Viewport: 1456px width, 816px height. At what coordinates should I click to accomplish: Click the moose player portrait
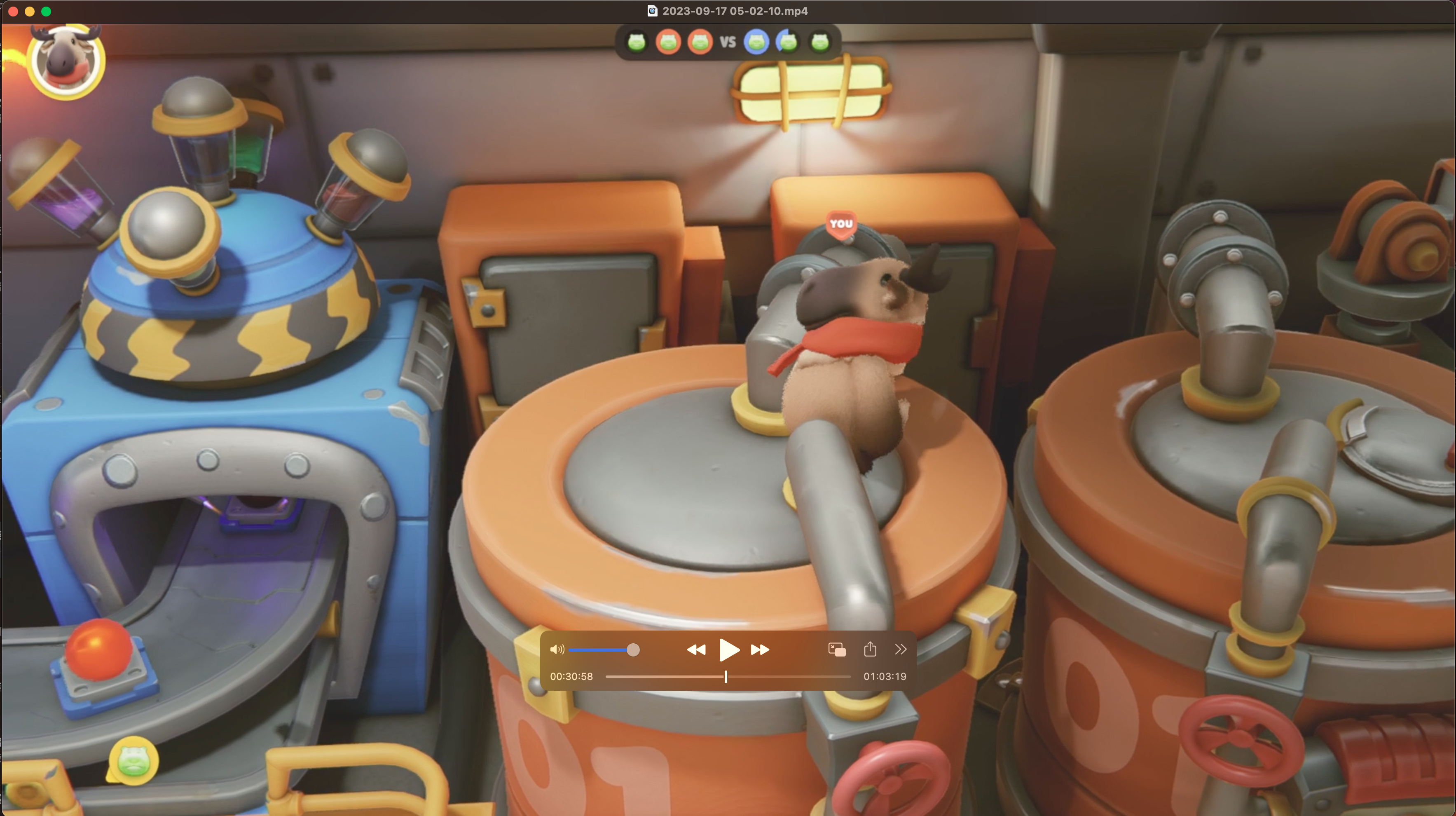66,61
